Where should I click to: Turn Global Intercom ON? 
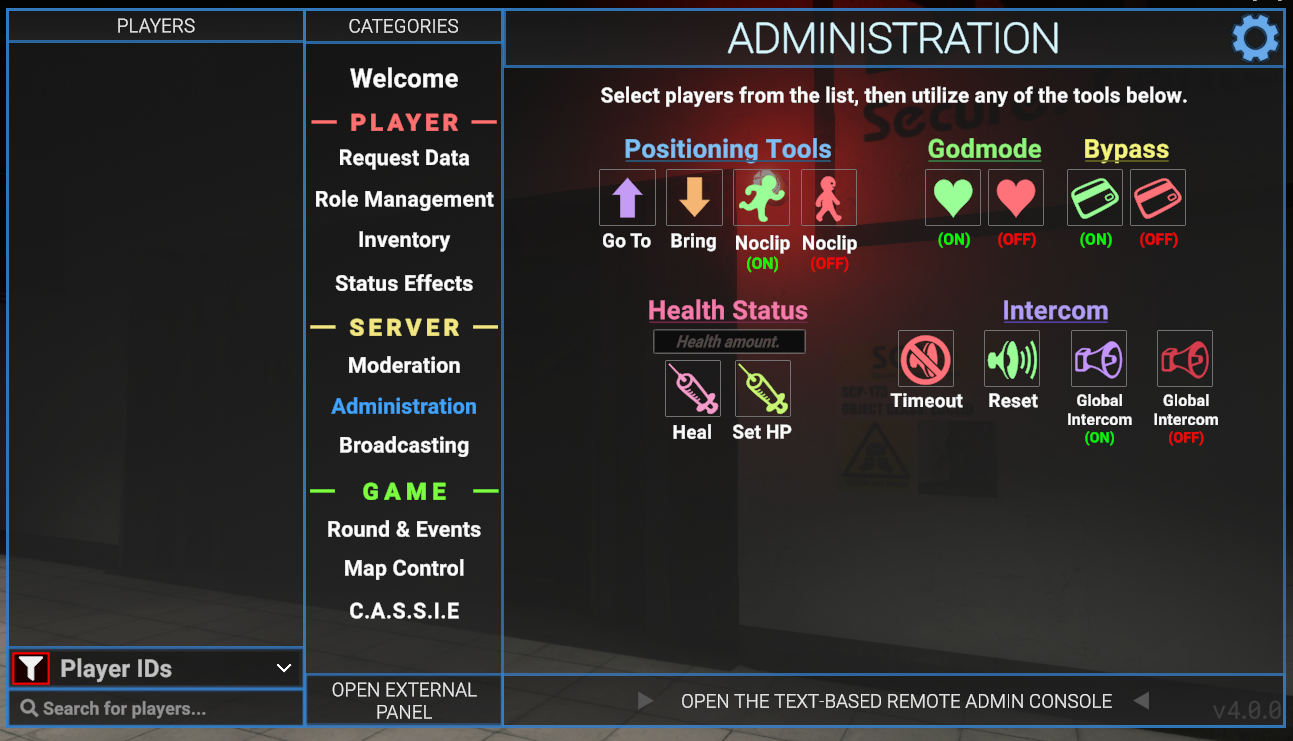(1098, 359)
